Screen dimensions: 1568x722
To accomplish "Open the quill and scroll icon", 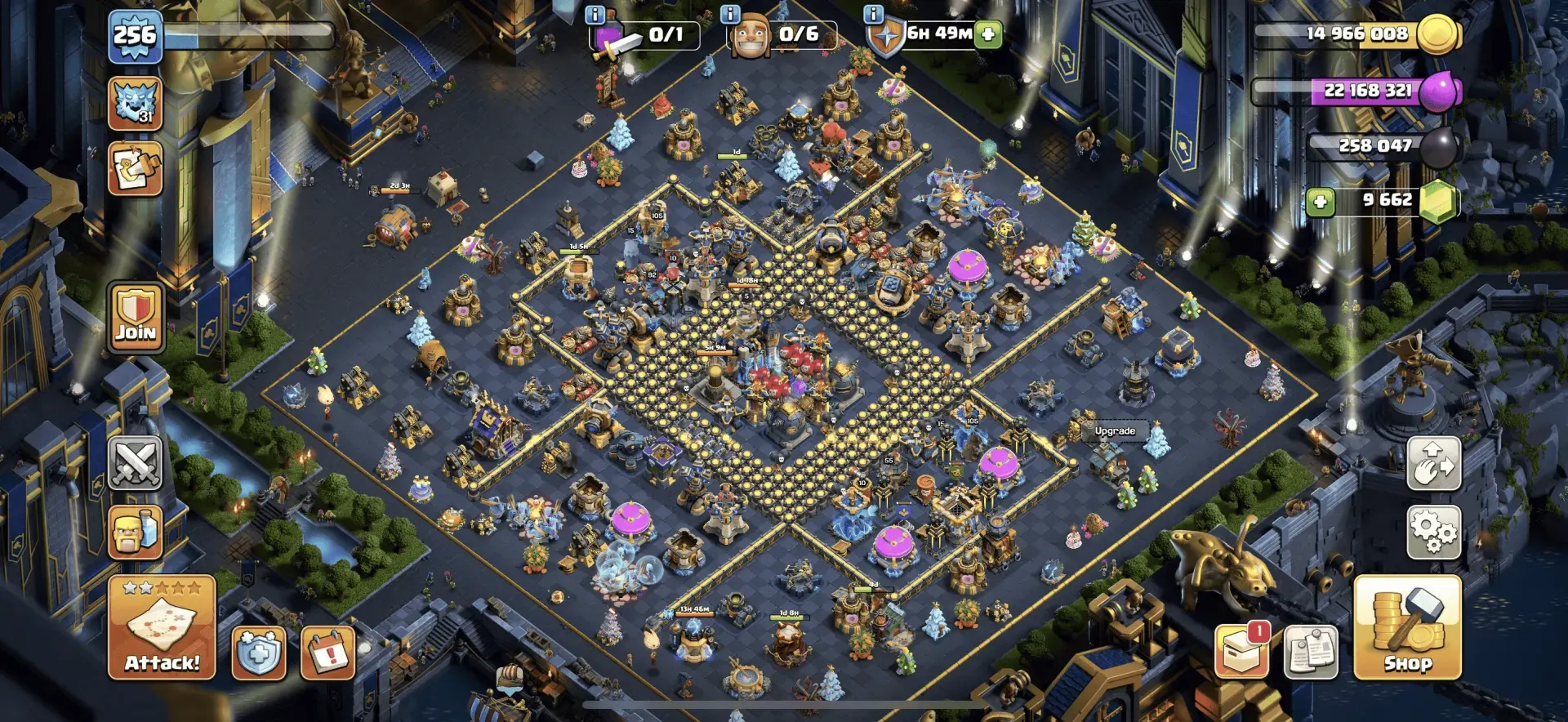I will pyautogui.click(x=135, y=169).
